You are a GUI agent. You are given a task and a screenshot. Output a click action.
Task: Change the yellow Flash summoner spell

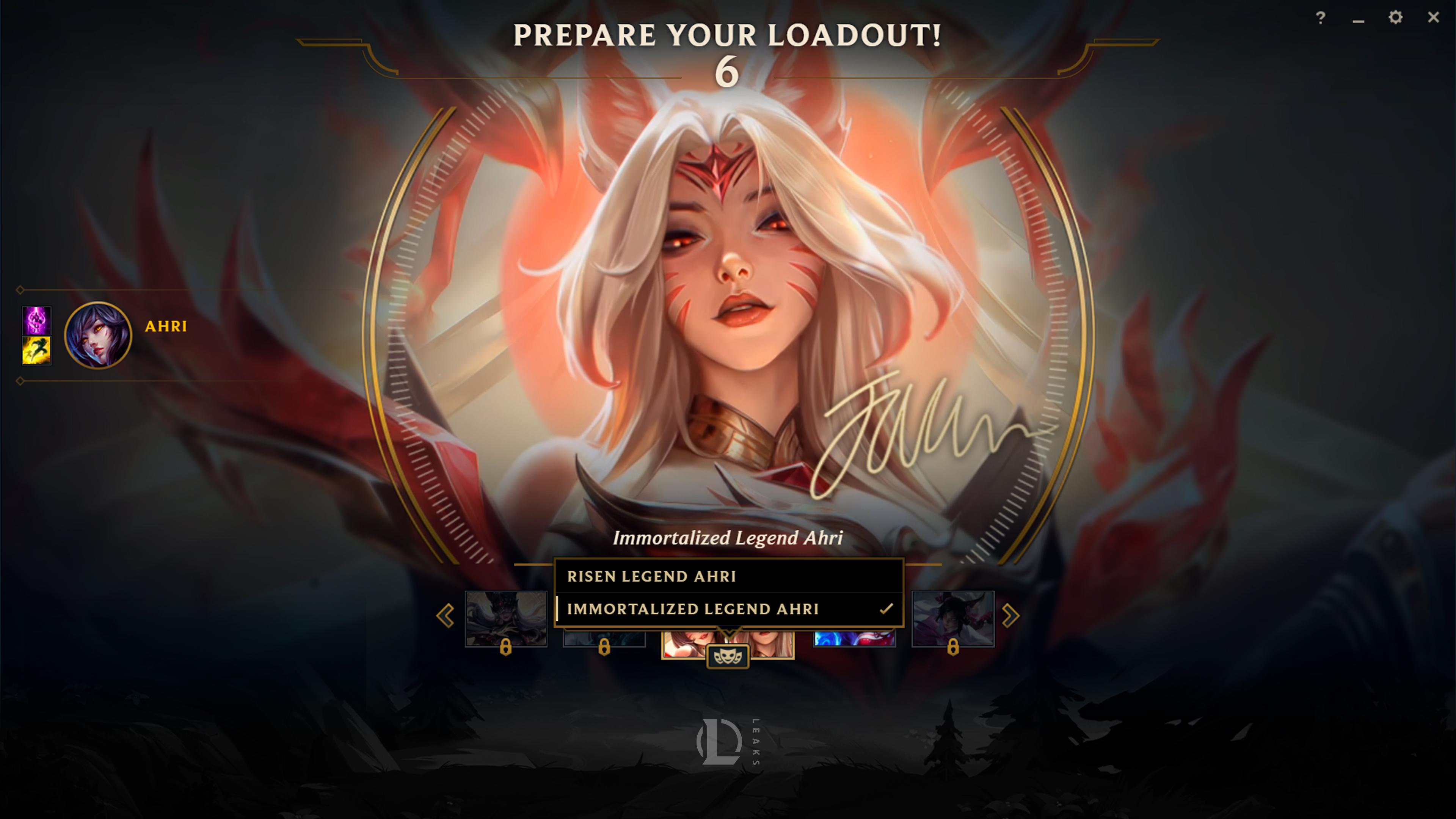36,350
